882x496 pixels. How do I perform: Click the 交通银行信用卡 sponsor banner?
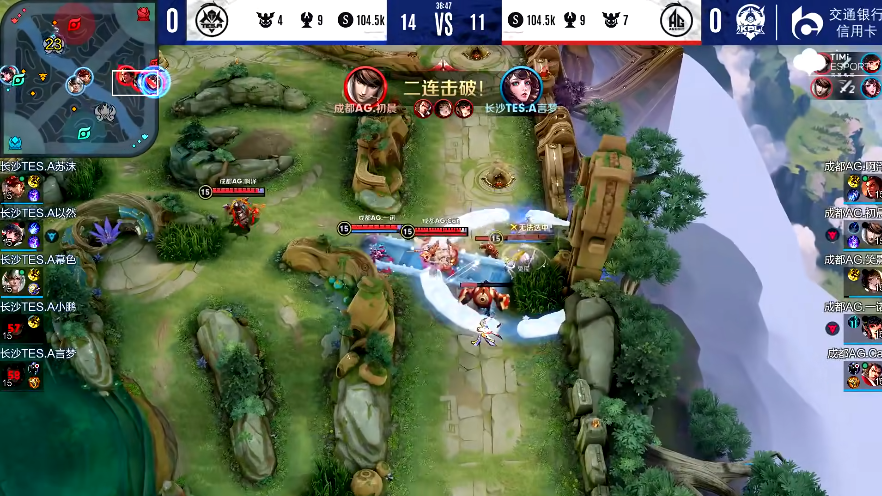click(x=833, y=22)
